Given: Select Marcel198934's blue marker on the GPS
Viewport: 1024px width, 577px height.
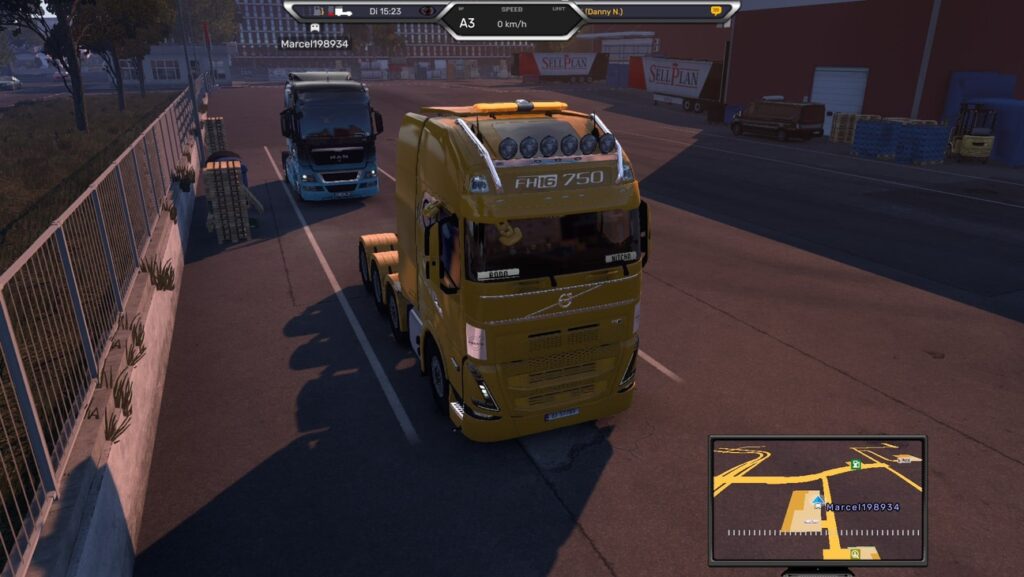Looking at the screenshot, I should pos(818,502).
